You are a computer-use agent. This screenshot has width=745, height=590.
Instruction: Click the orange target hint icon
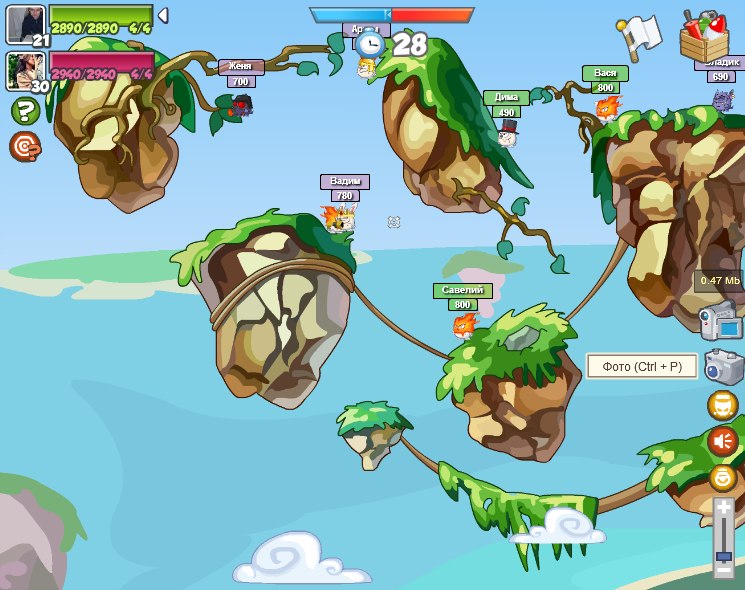click(x=25, y=147)
